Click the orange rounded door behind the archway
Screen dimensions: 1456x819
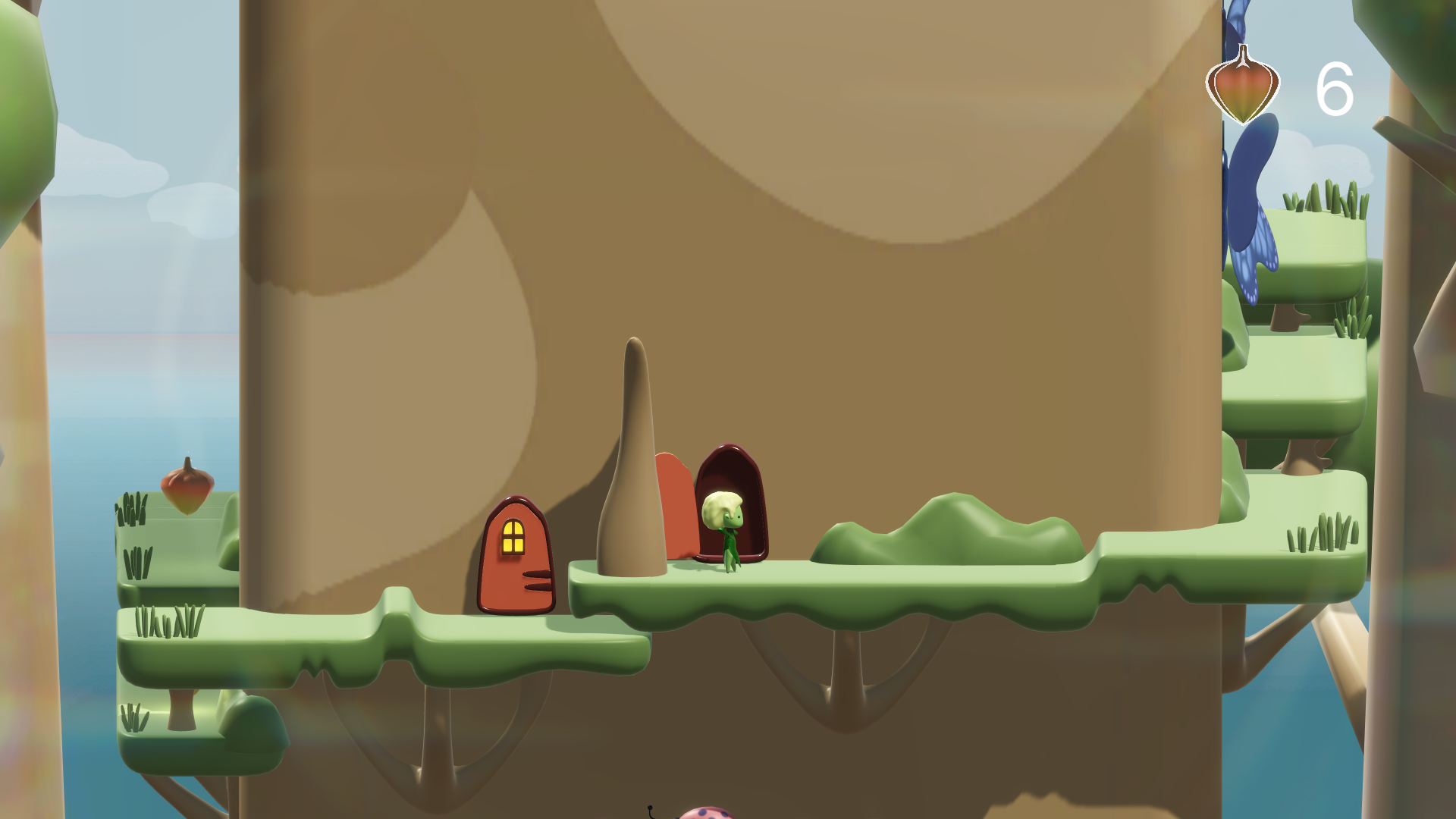675,508
